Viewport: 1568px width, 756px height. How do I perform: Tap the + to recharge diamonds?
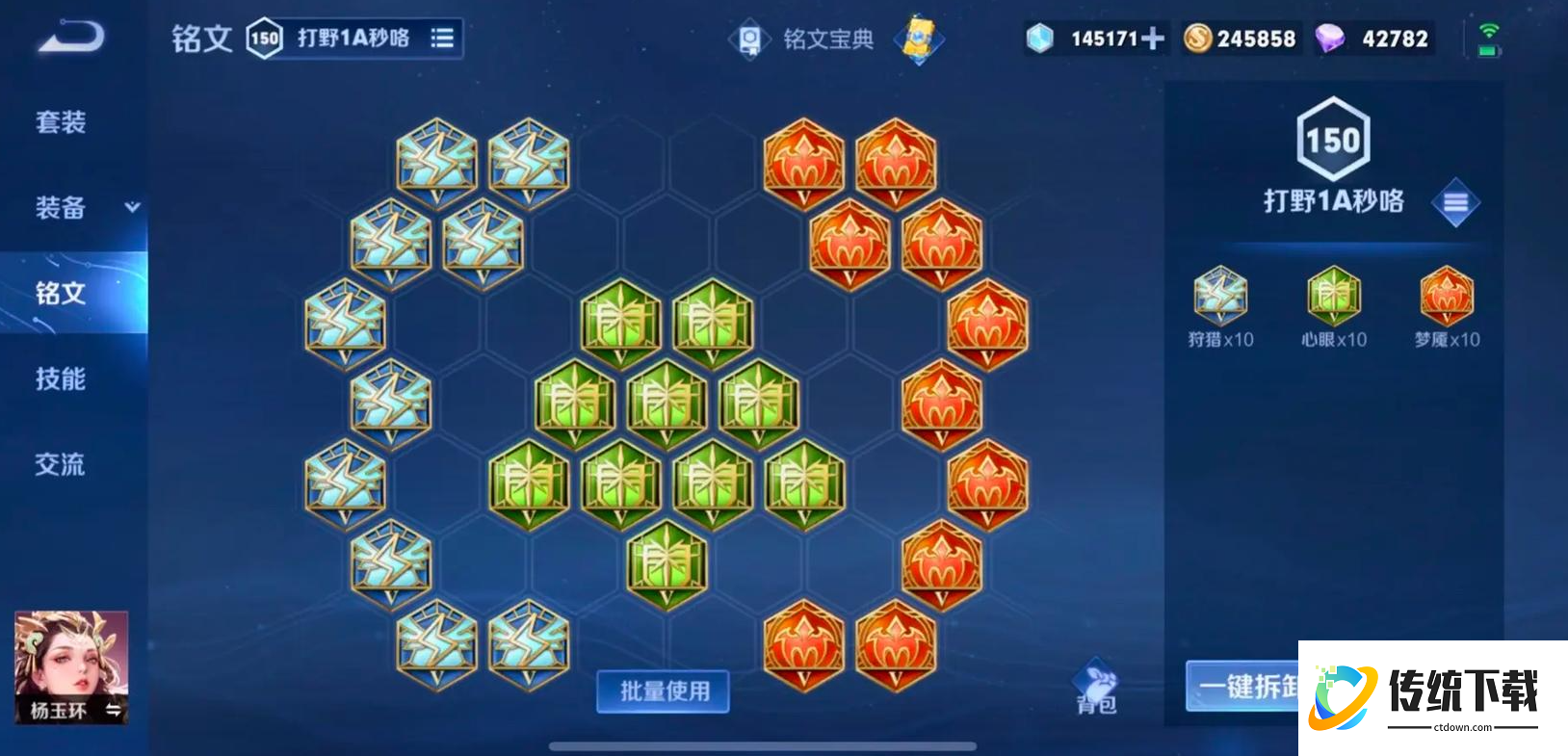tap(1153, 39)
